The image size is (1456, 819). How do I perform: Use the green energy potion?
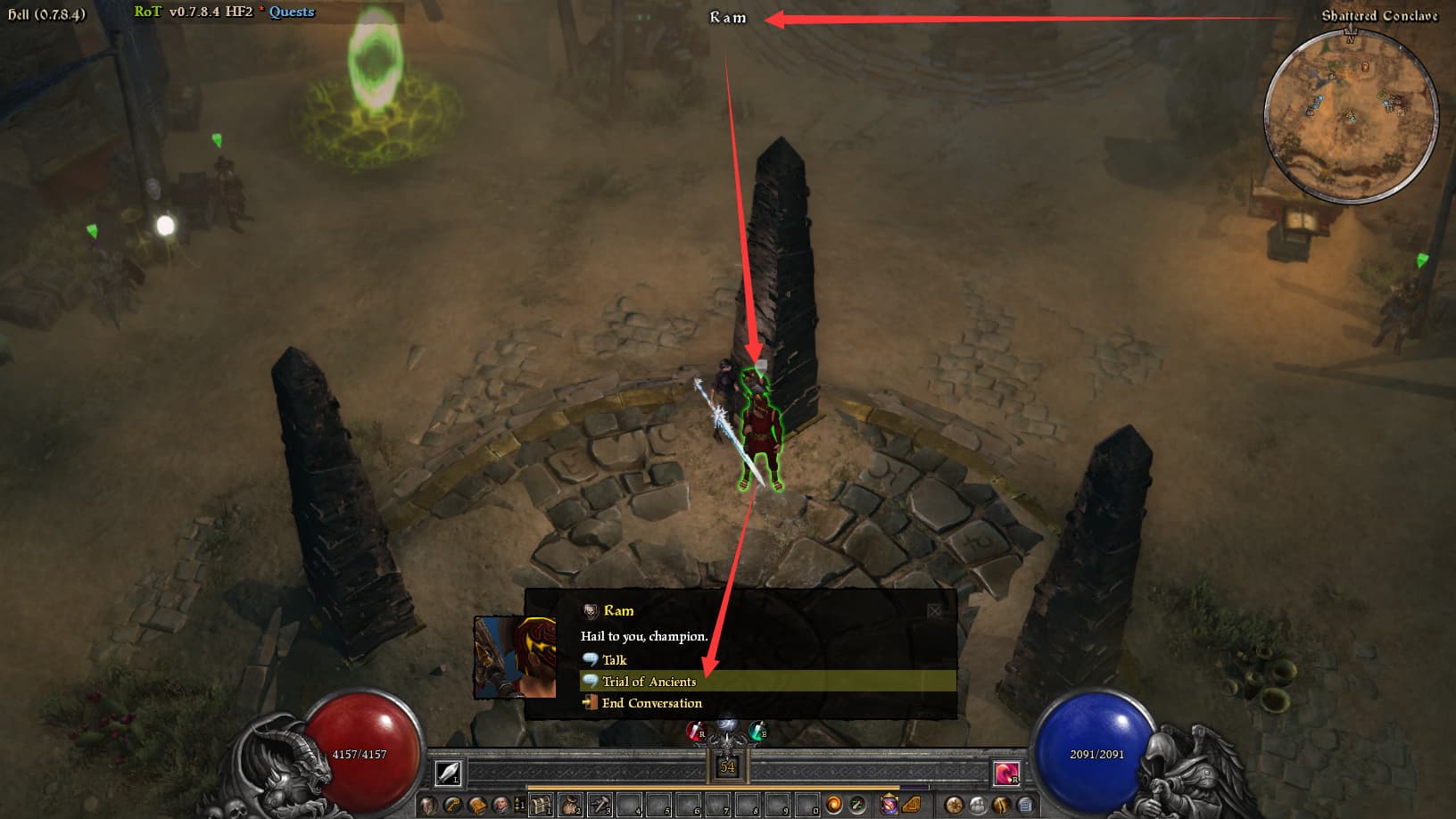757,732
